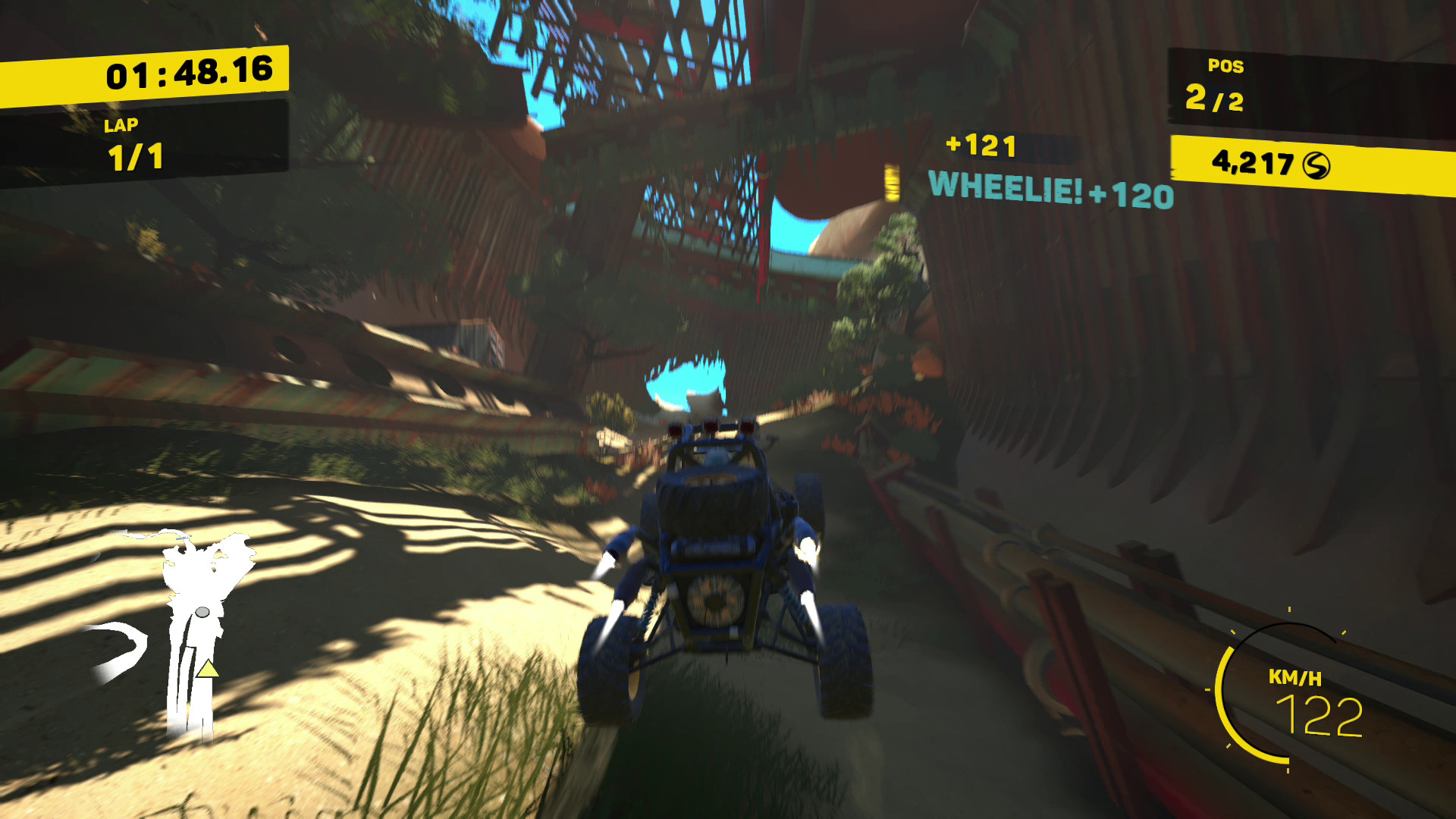Click the yellow triangle direction marker on the minimap
The height and width of the screenshot is (819, 1456).
[206, 670]
